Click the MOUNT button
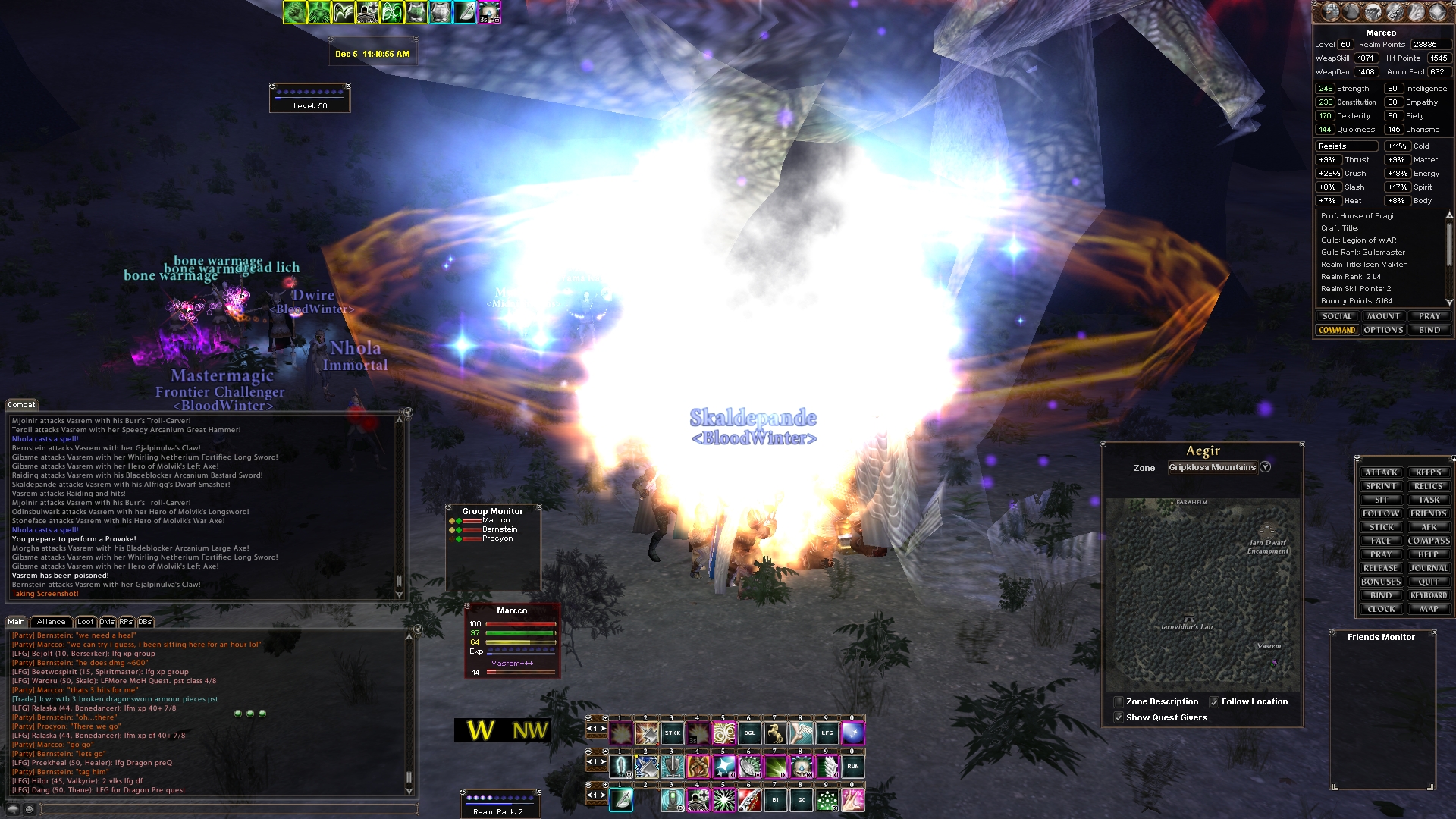This screenshot has height=819, width=1456. tap(1383, 316)
